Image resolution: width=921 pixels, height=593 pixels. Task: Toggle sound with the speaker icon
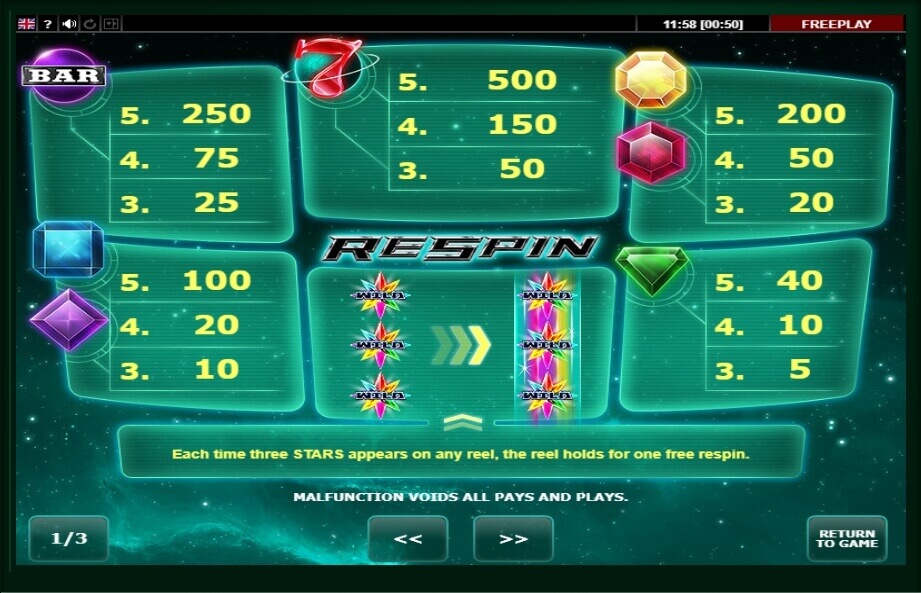pos(69,23)
